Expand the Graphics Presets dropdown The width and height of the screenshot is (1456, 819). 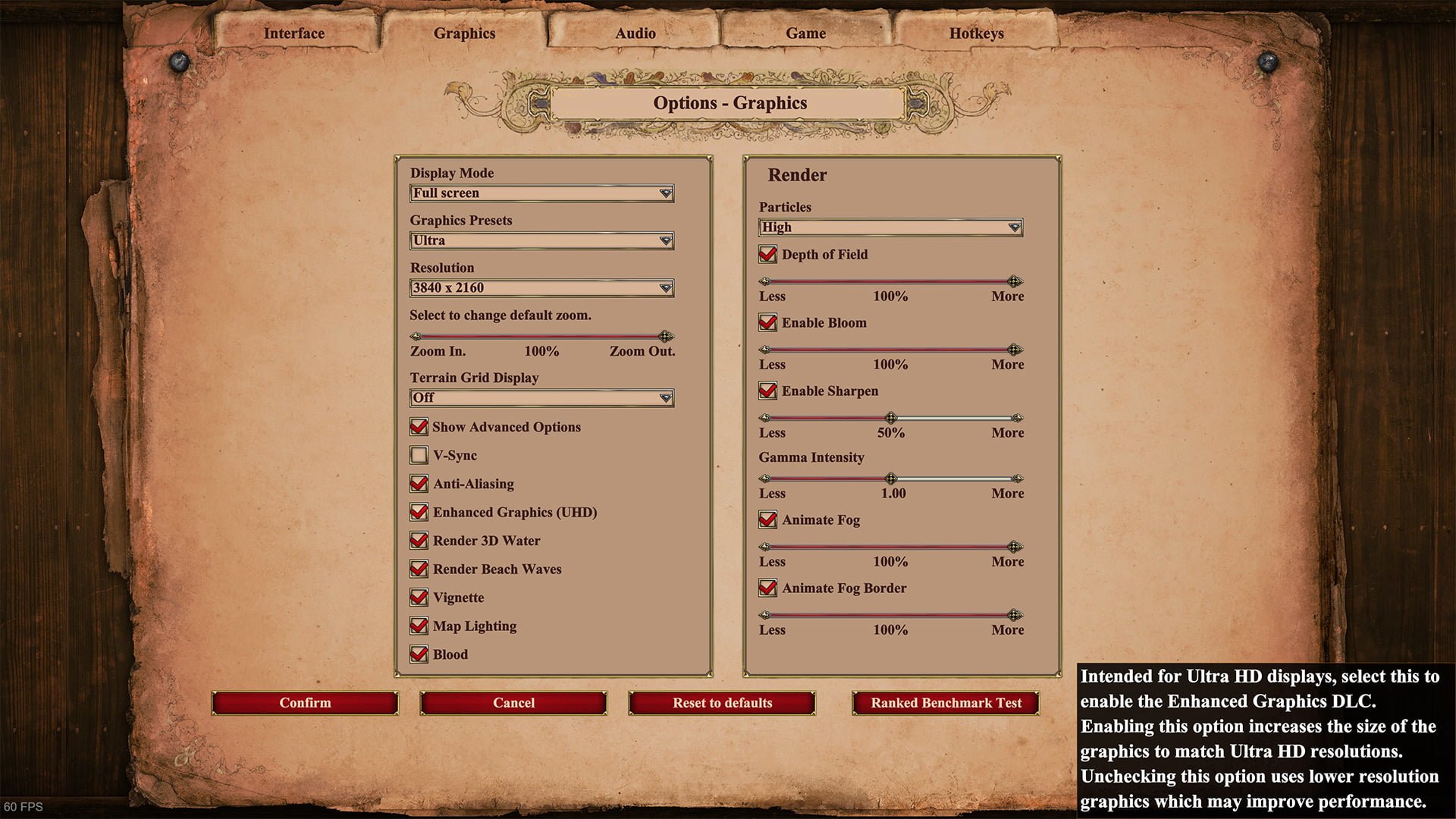(x=541, y=240)
